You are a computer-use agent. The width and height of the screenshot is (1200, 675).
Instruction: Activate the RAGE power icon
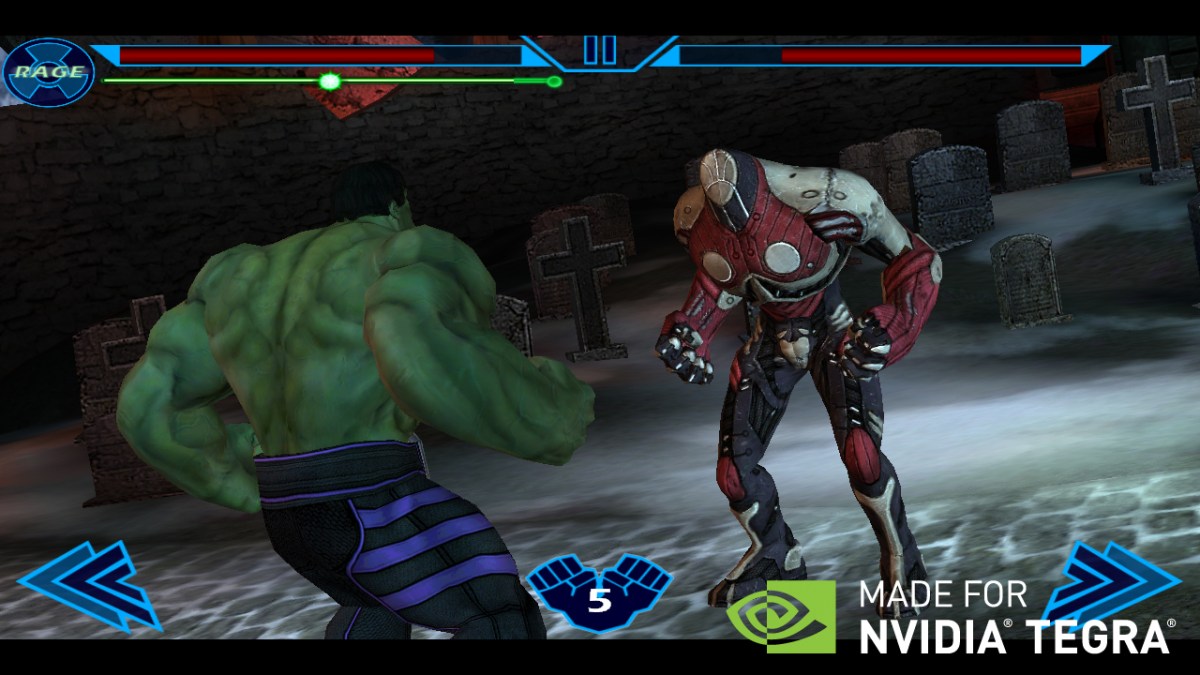pyautogui.click(x=48, y=71)
